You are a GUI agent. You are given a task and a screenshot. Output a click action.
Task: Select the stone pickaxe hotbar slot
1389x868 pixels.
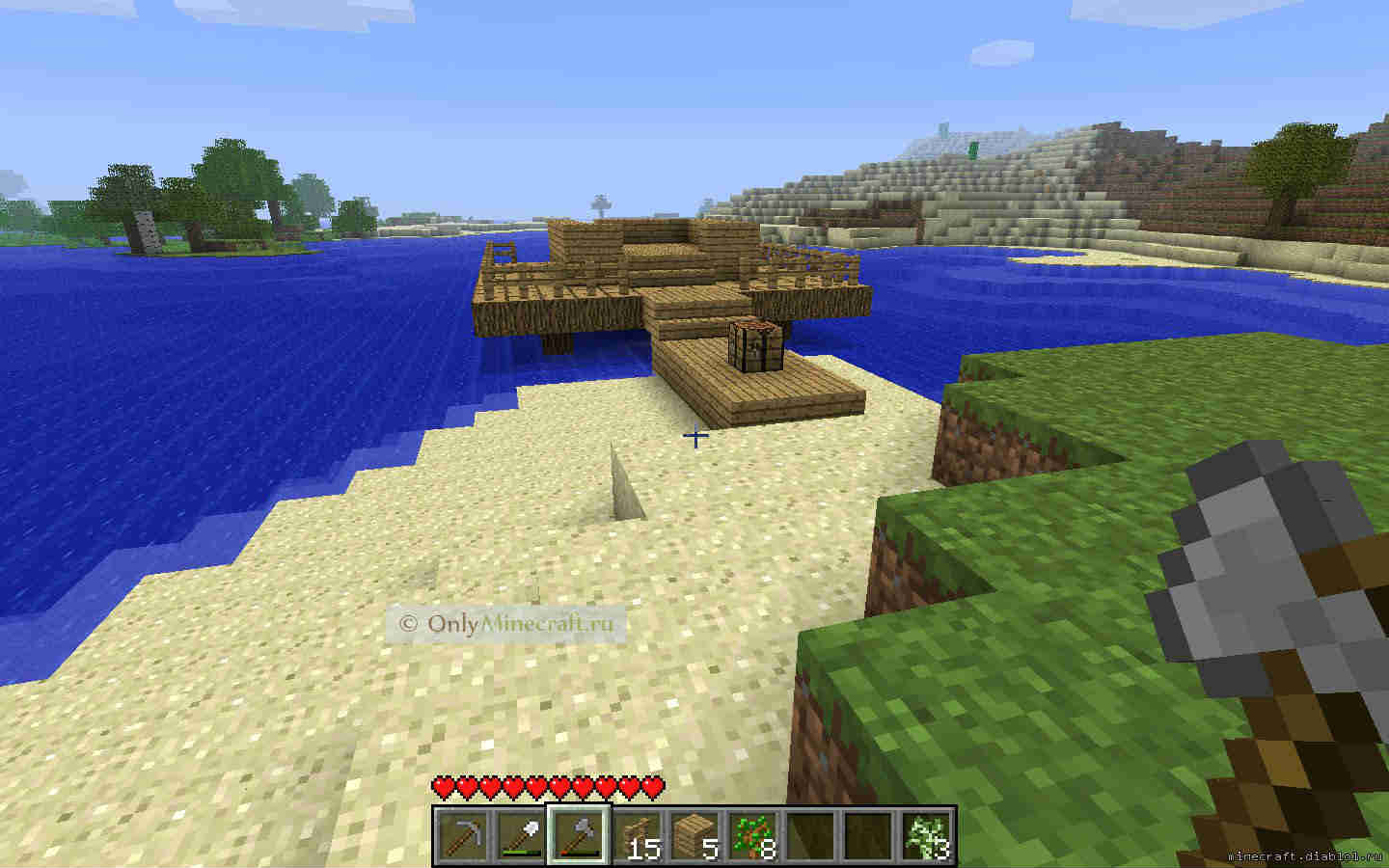[462, 833]
